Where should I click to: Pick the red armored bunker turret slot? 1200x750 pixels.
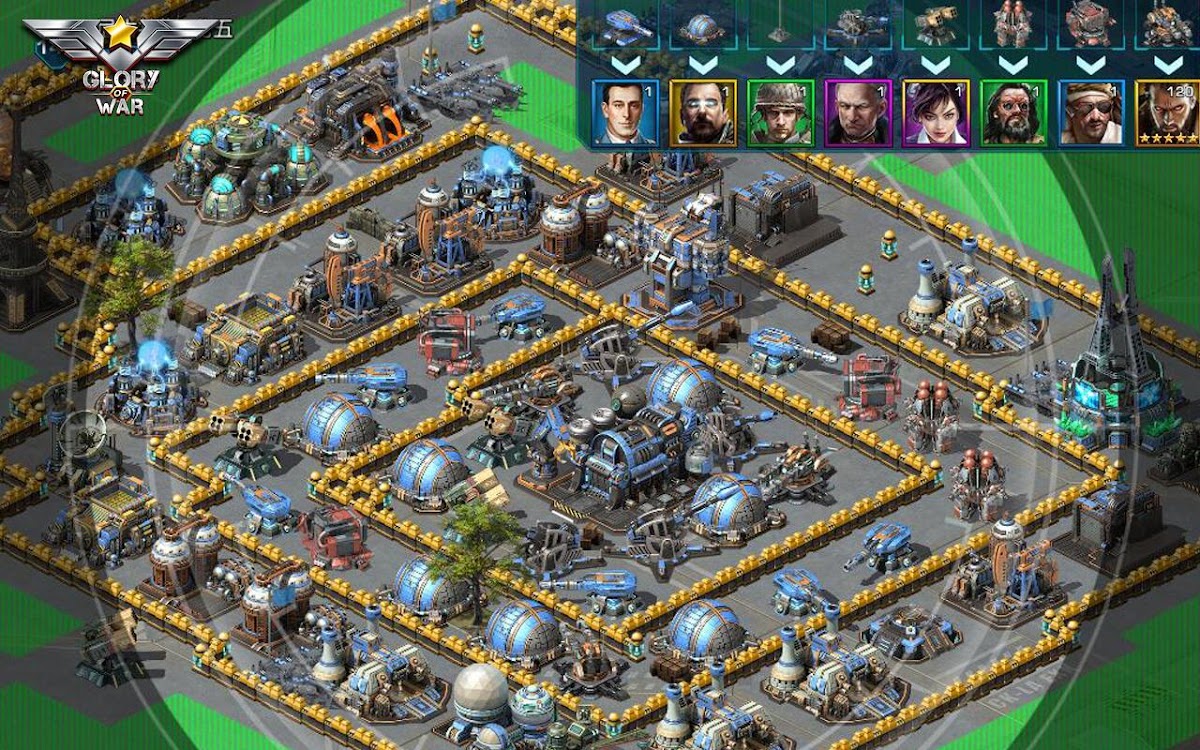coord(1091,25)
